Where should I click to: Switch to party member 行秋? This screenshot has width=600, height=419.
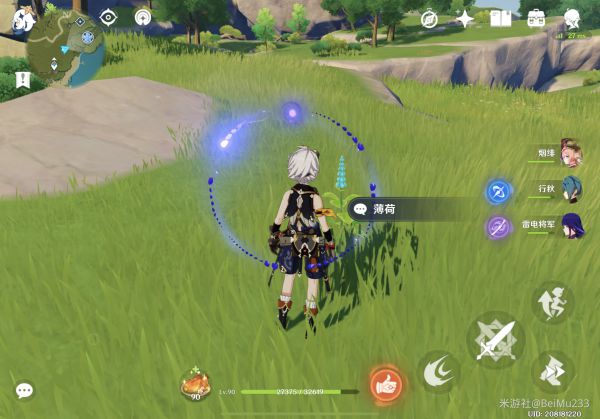click(571, 188)
